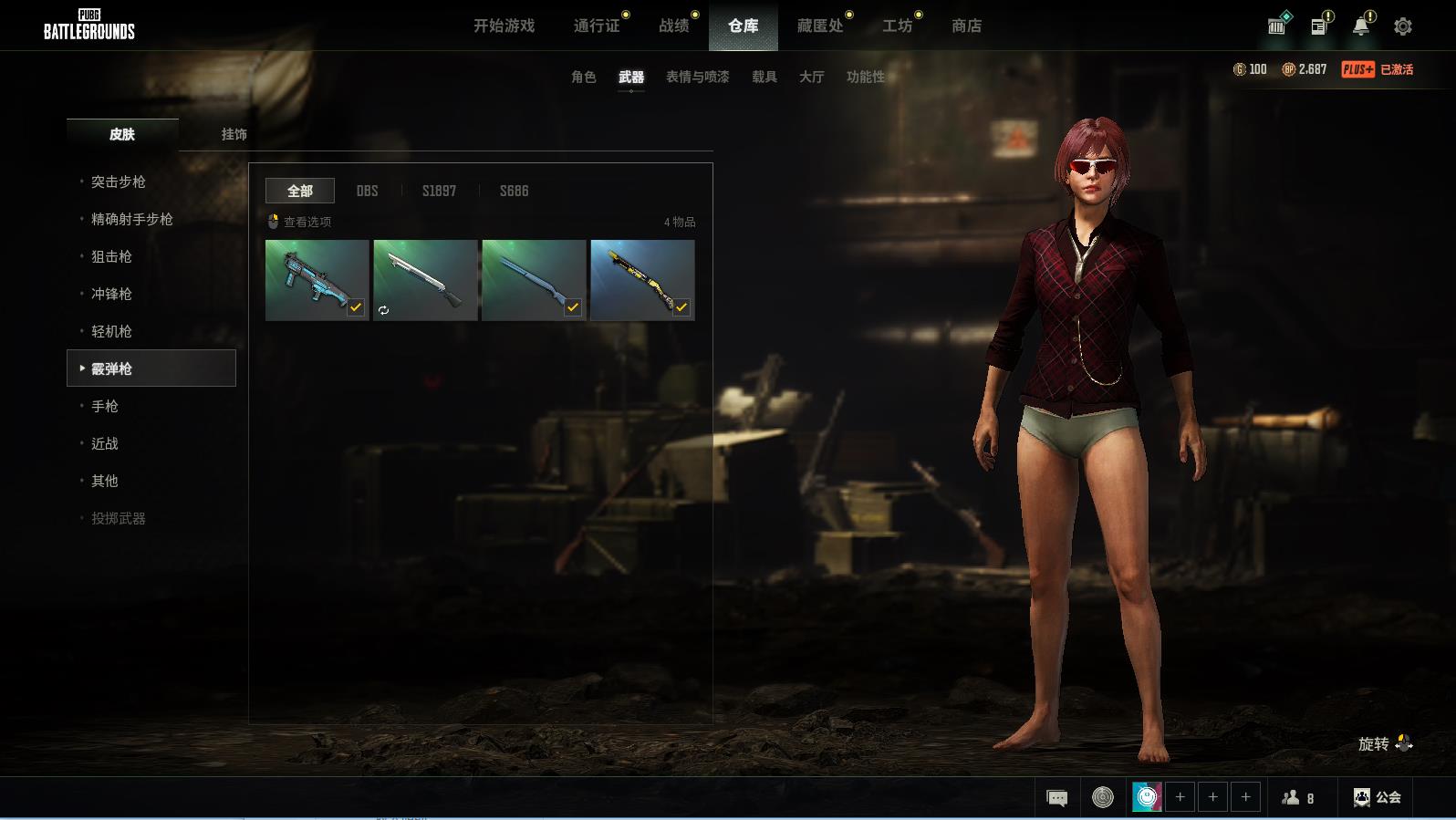Select the yellow-black shotgun skin
Viewport: 1456px width, 820px height.
click(641, 279)
